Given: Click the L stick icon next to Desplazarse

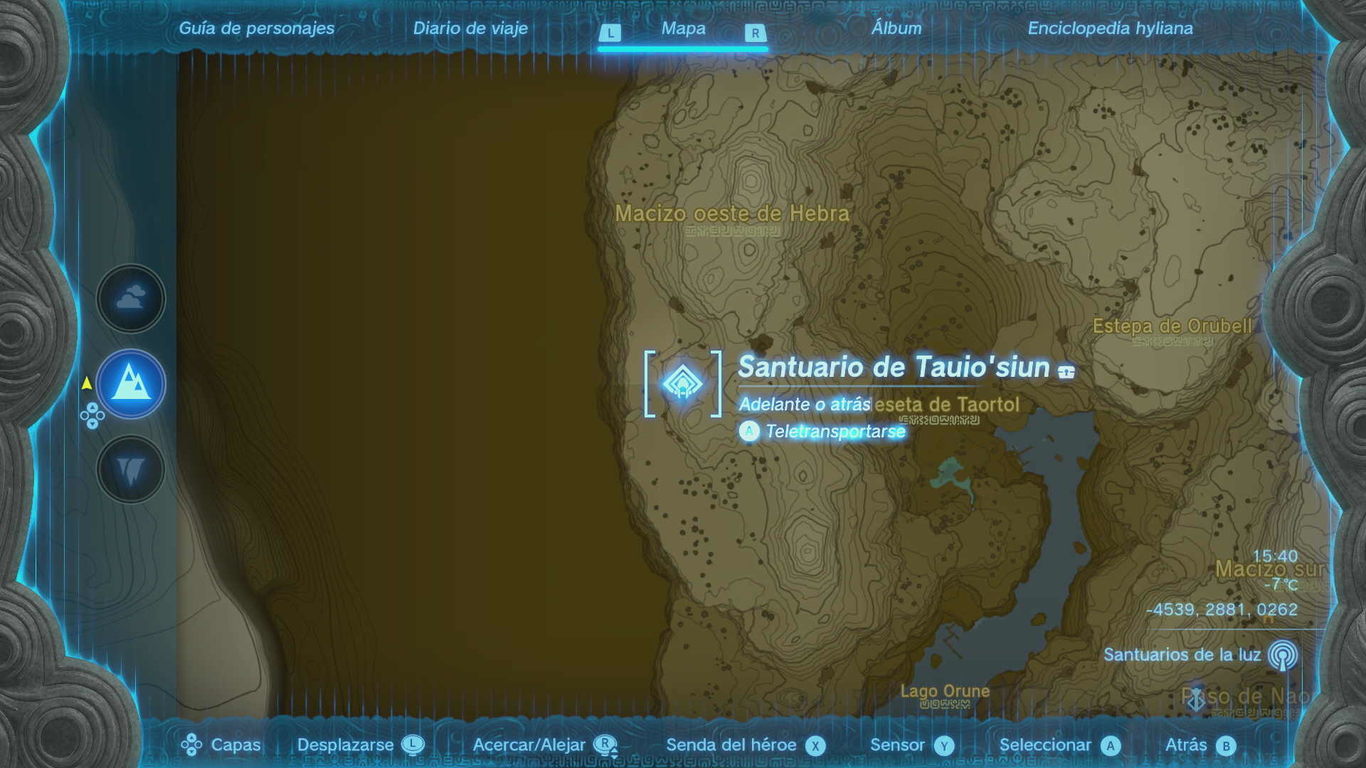Looking at the screenshot, I should (410, 745).
